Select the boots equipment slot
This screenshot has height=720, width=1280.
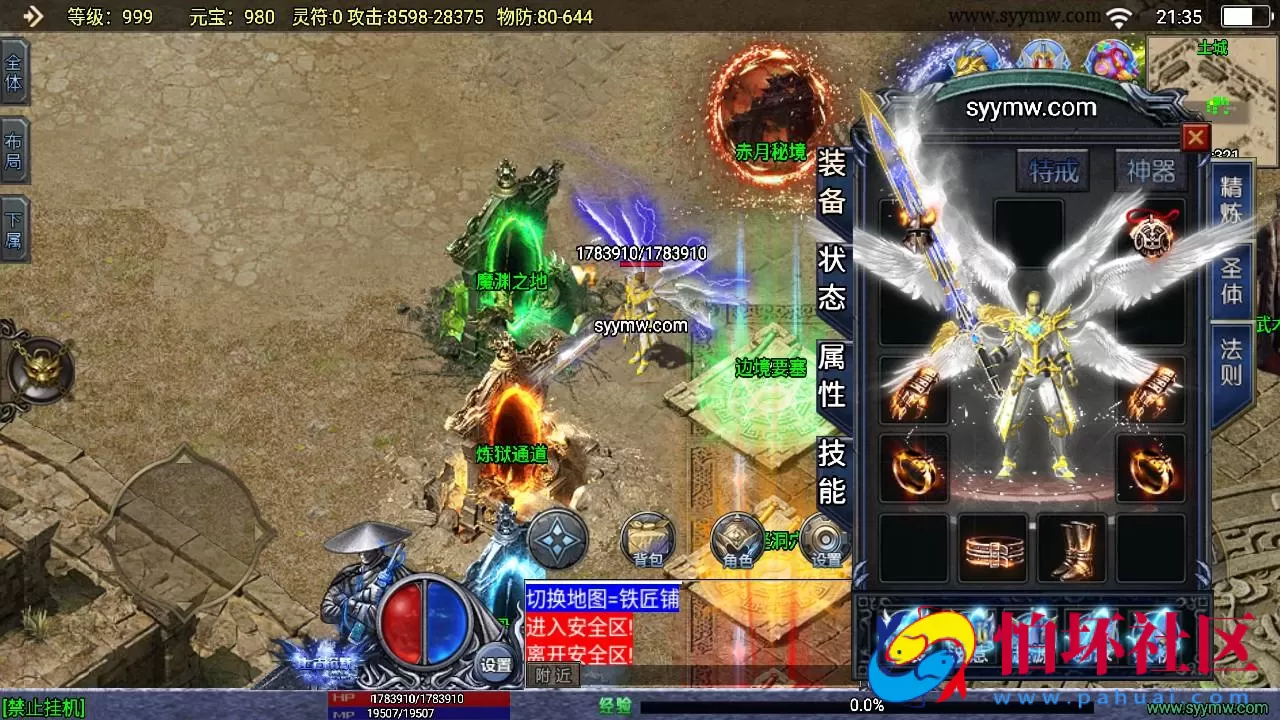point(1070,550)
